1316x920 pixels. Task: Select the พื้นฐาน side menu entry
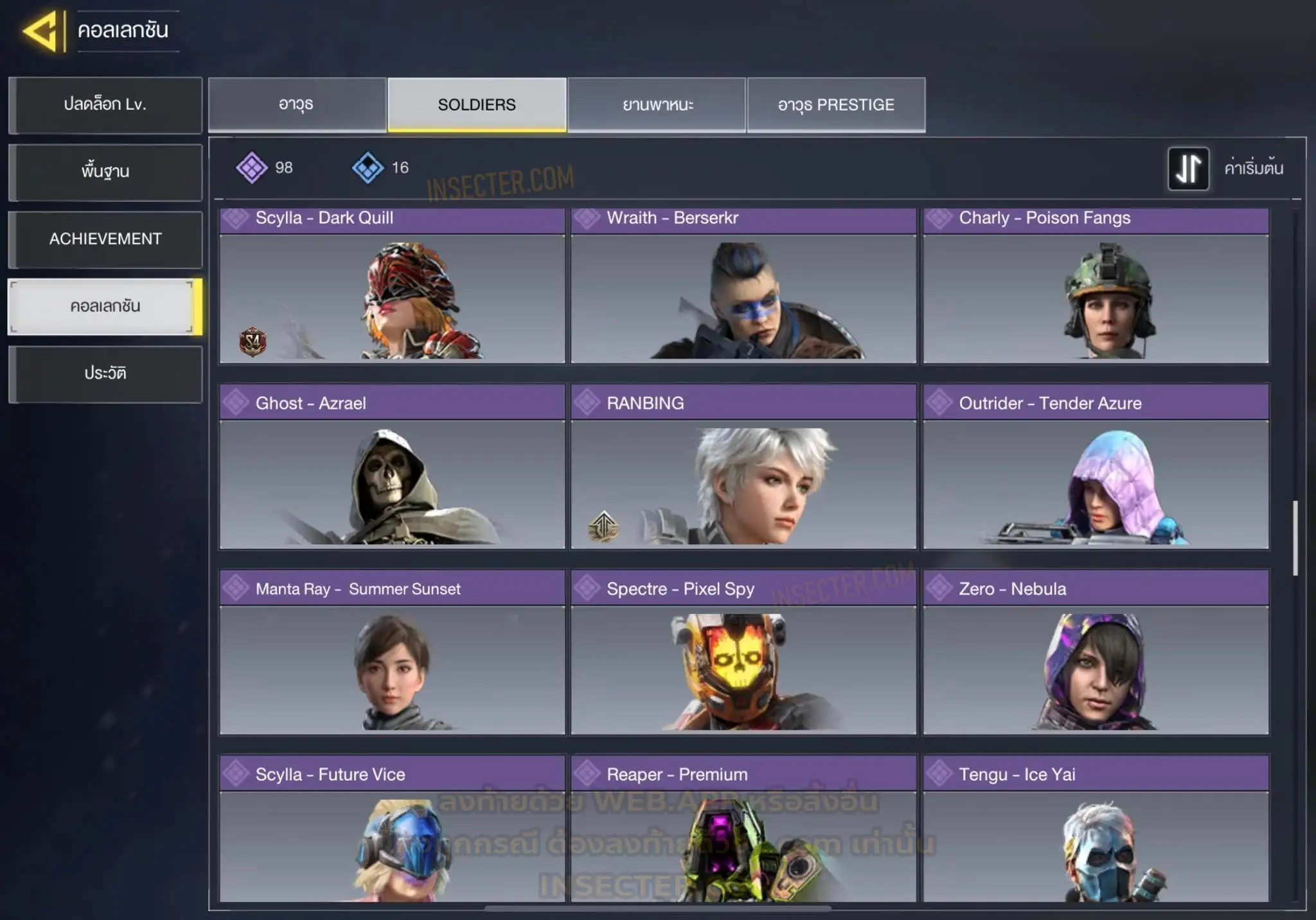point(105,172)
